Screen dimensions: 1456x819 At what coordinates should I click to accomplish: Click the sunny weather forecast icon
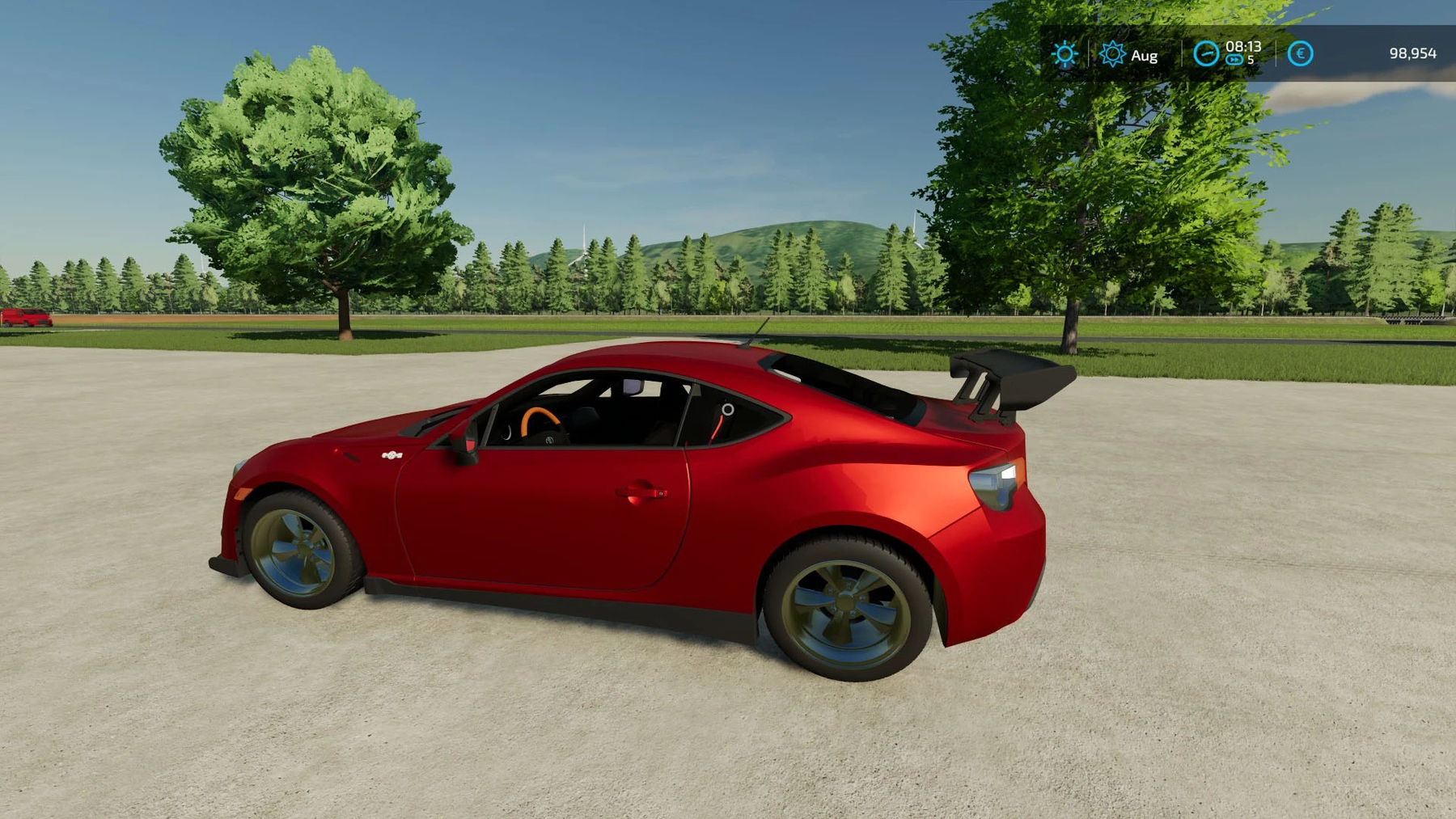[1064, 54]
